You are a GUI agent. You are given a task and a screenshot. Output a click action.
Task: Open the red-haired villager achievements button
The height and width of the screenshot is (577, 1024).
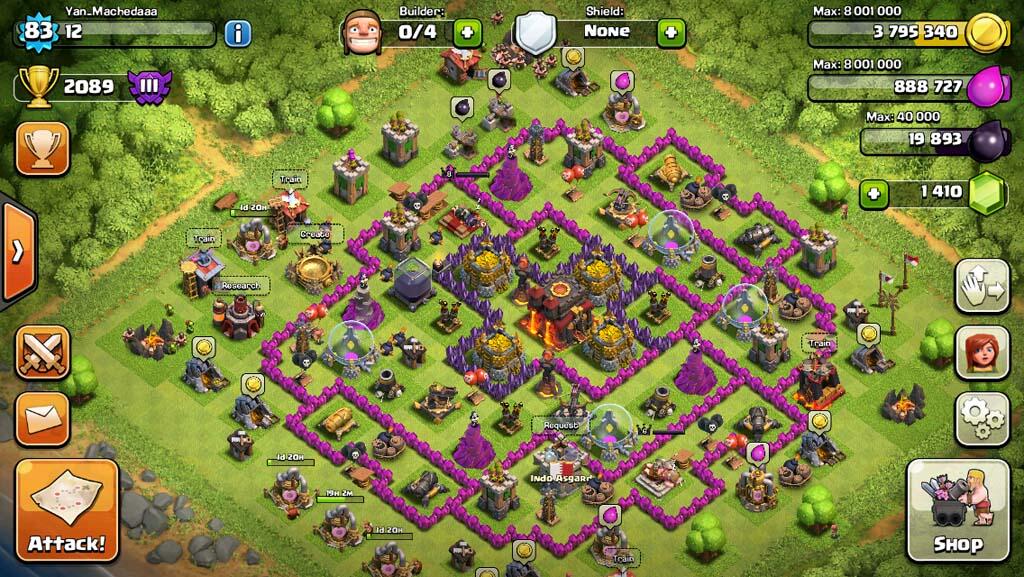click(x=981, y=352)
